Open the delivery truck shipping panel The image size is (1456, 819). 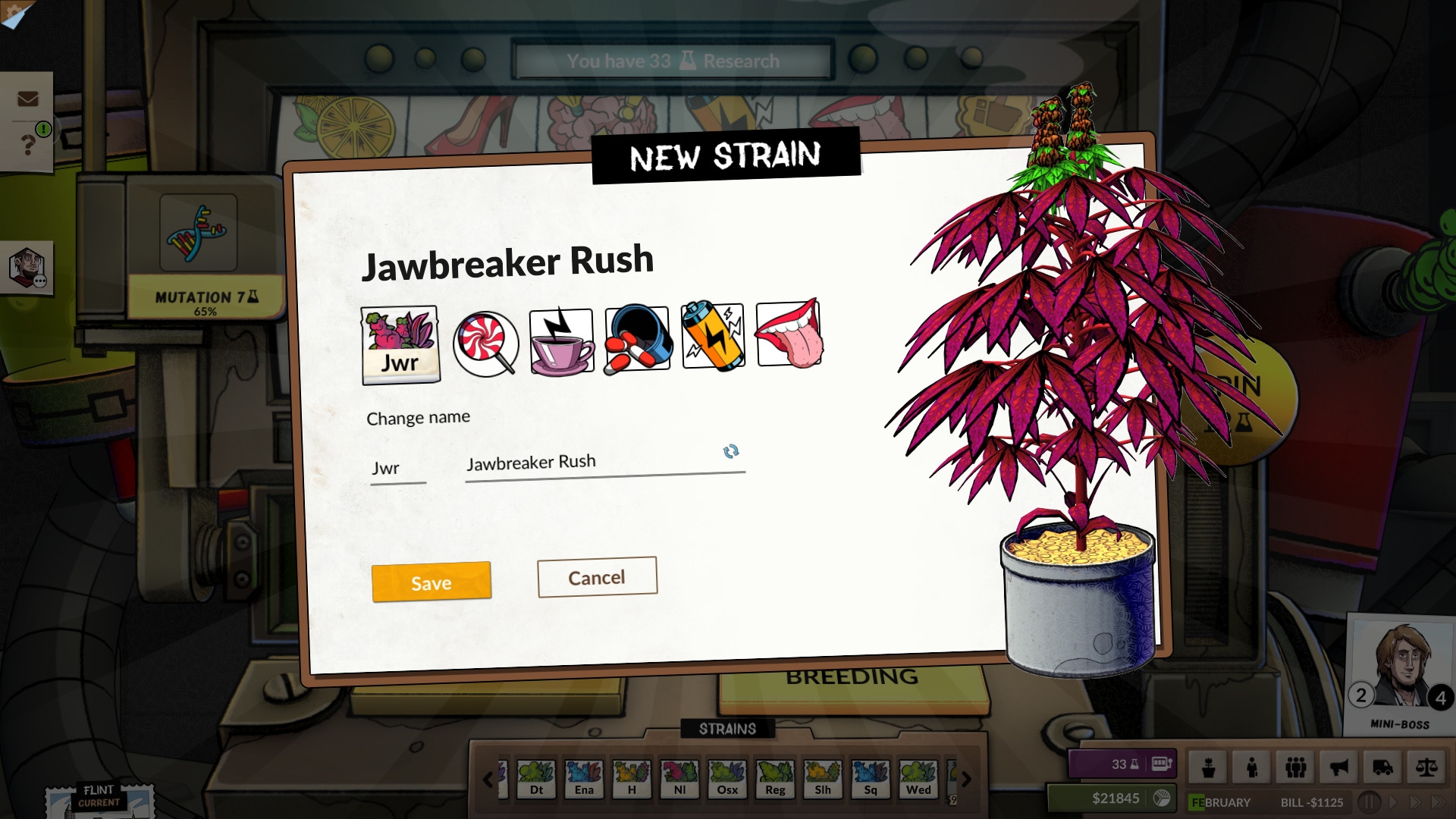(1382, 768)
